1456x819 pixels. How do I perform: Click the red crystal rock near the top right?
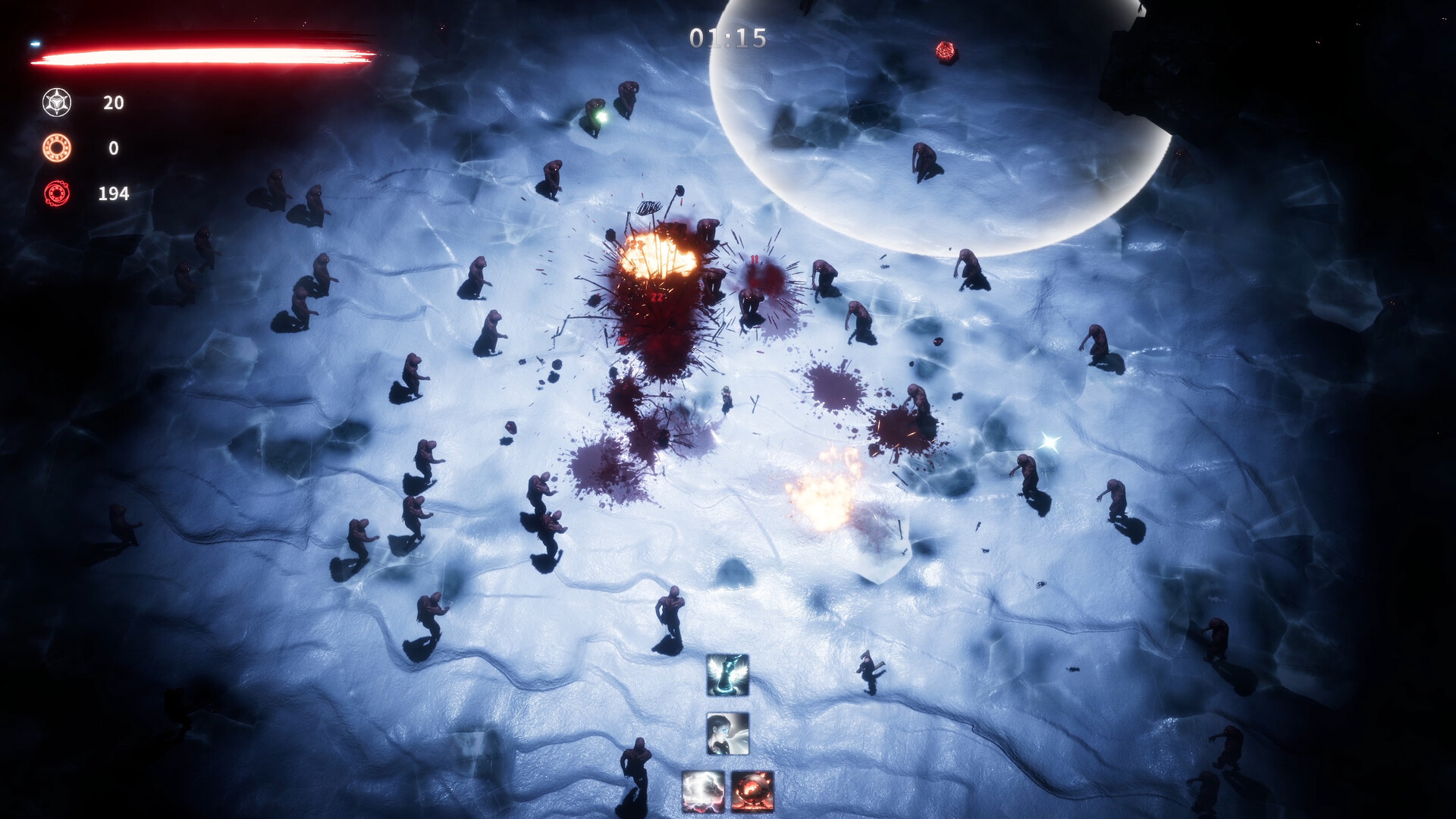(946, 52)
